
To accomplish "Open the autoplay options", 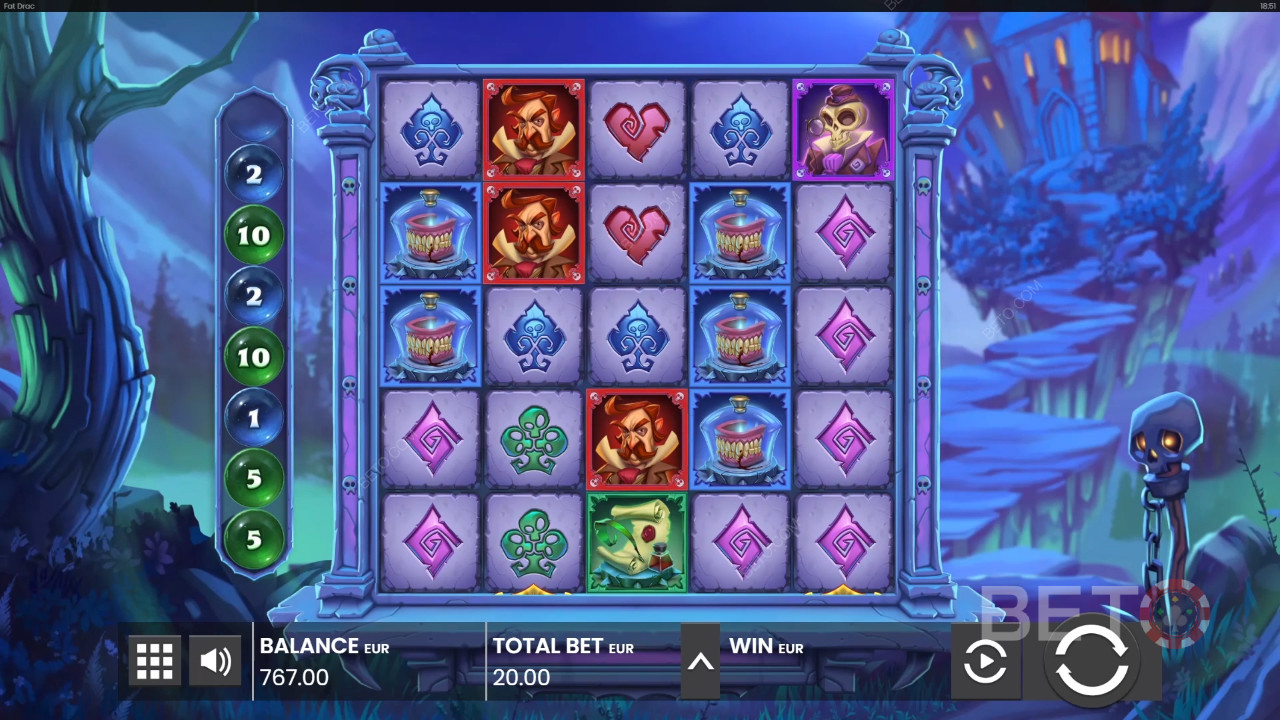I will tap(985, 661).
